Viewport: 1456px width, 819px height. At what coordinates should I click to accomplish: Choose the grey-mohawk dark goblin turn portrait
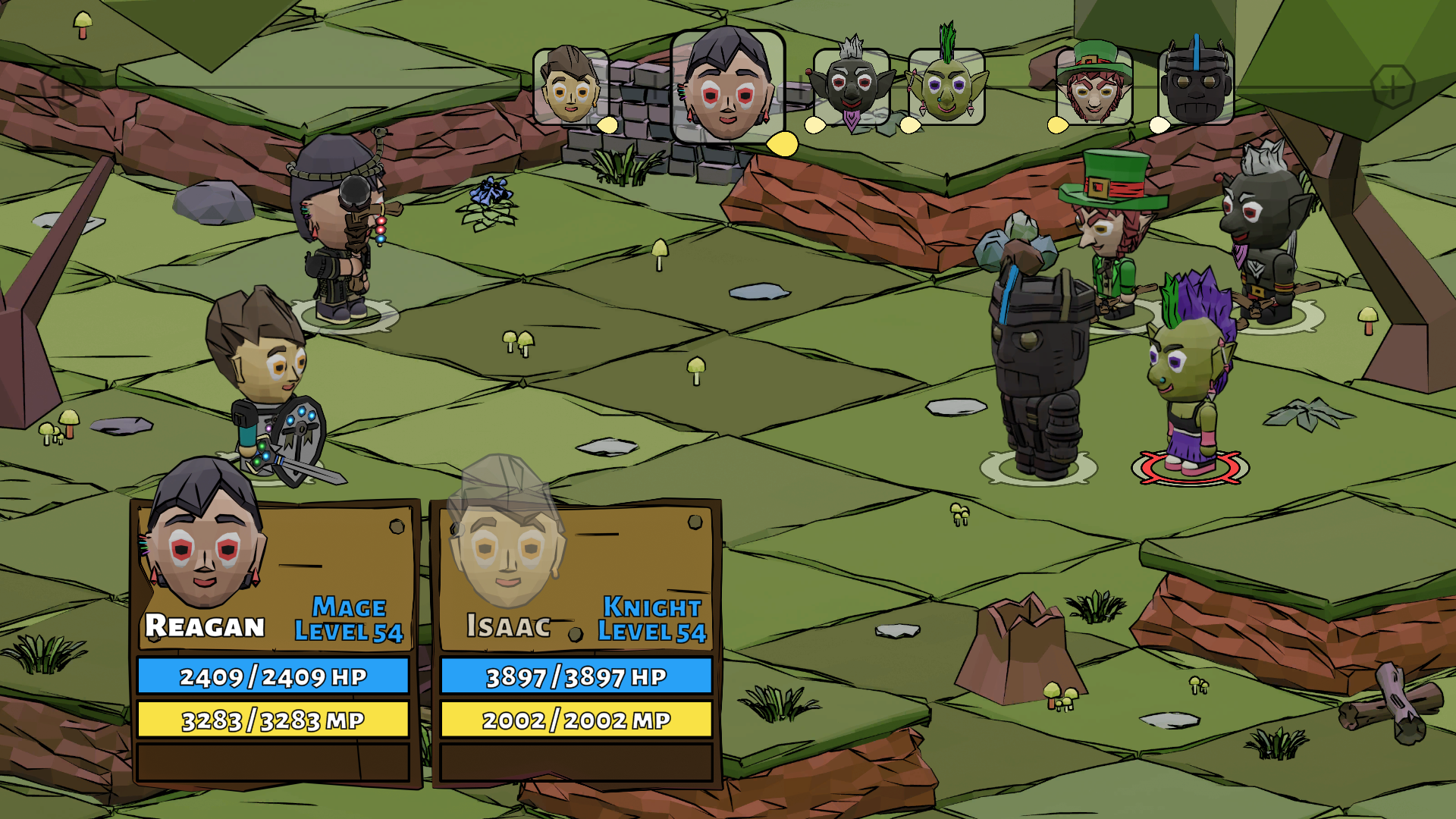pyautogui.click(x=852, y=87)
